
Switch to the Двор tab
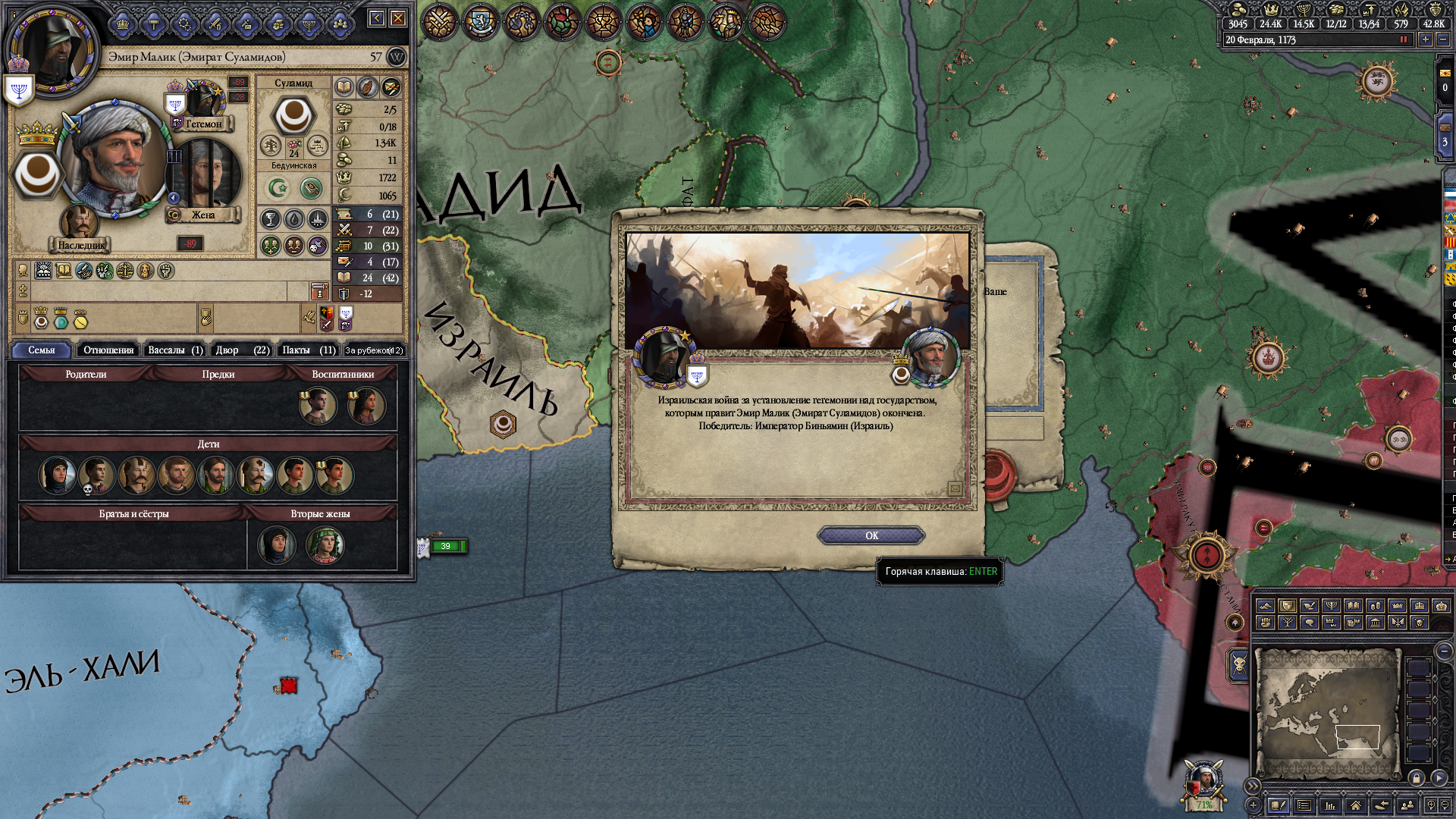(x=242, y=350)
